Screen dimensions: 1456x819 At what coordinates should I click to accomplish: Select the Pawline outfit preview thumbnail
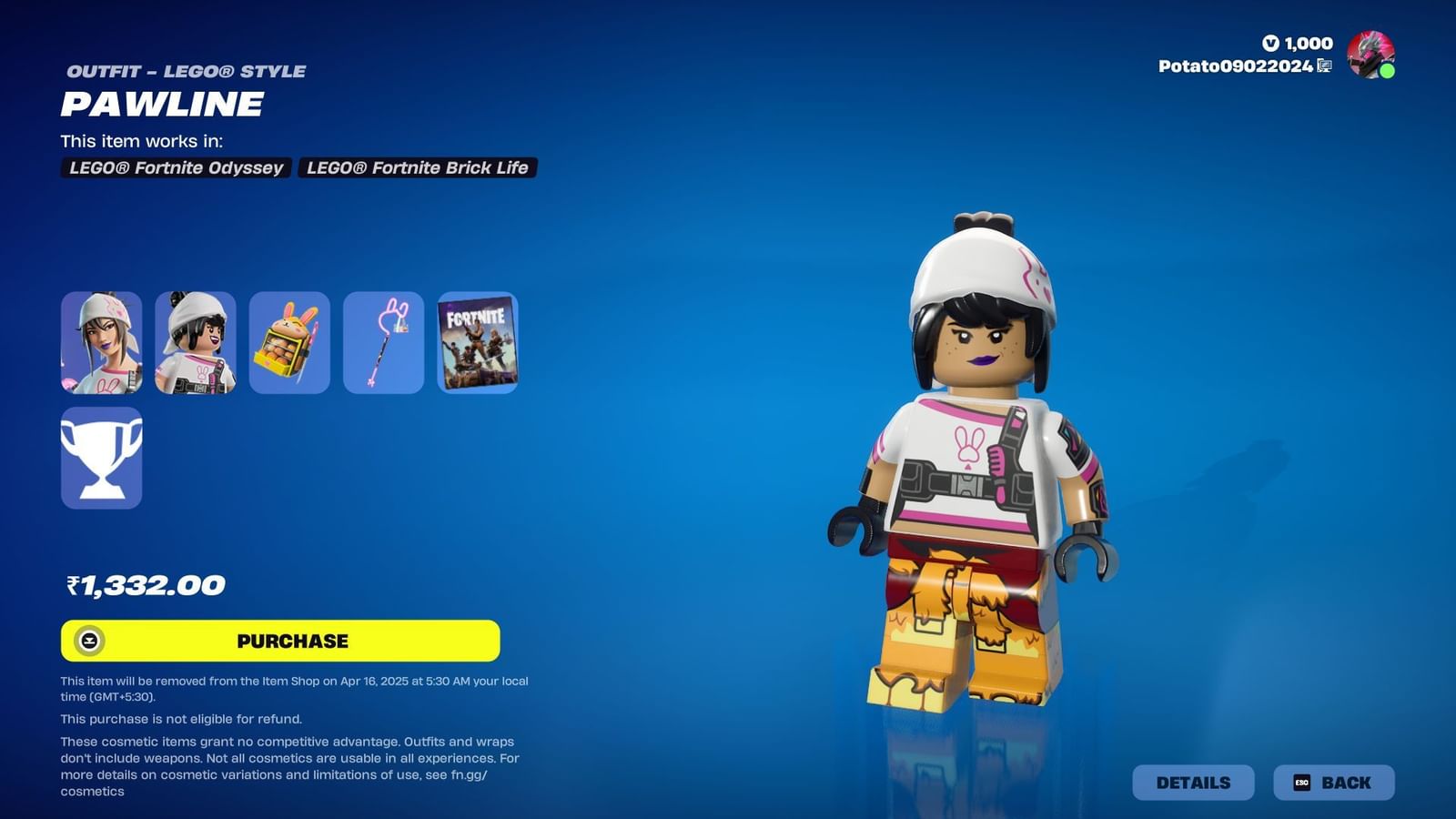click(100, 342)
